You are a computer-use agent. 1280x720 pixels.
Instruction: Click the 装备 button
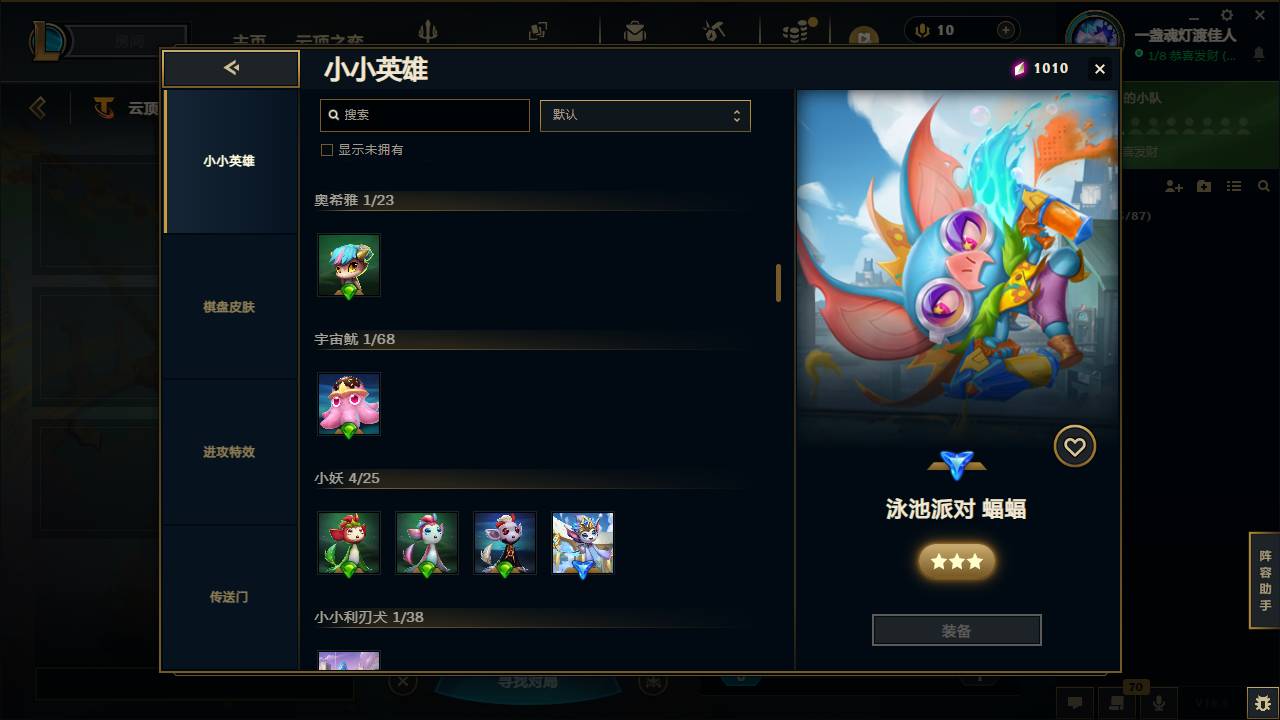coord(956,629)
